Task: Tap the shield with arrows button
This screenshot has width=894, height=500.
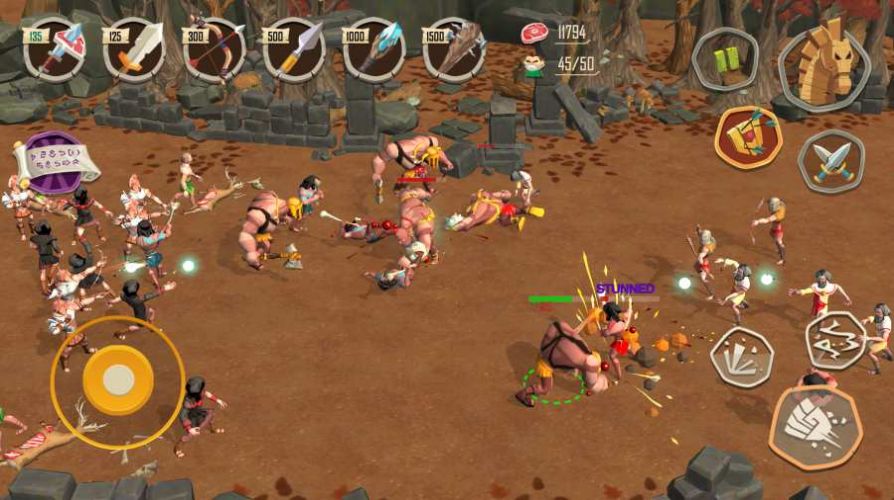Action: pos(748,137)
